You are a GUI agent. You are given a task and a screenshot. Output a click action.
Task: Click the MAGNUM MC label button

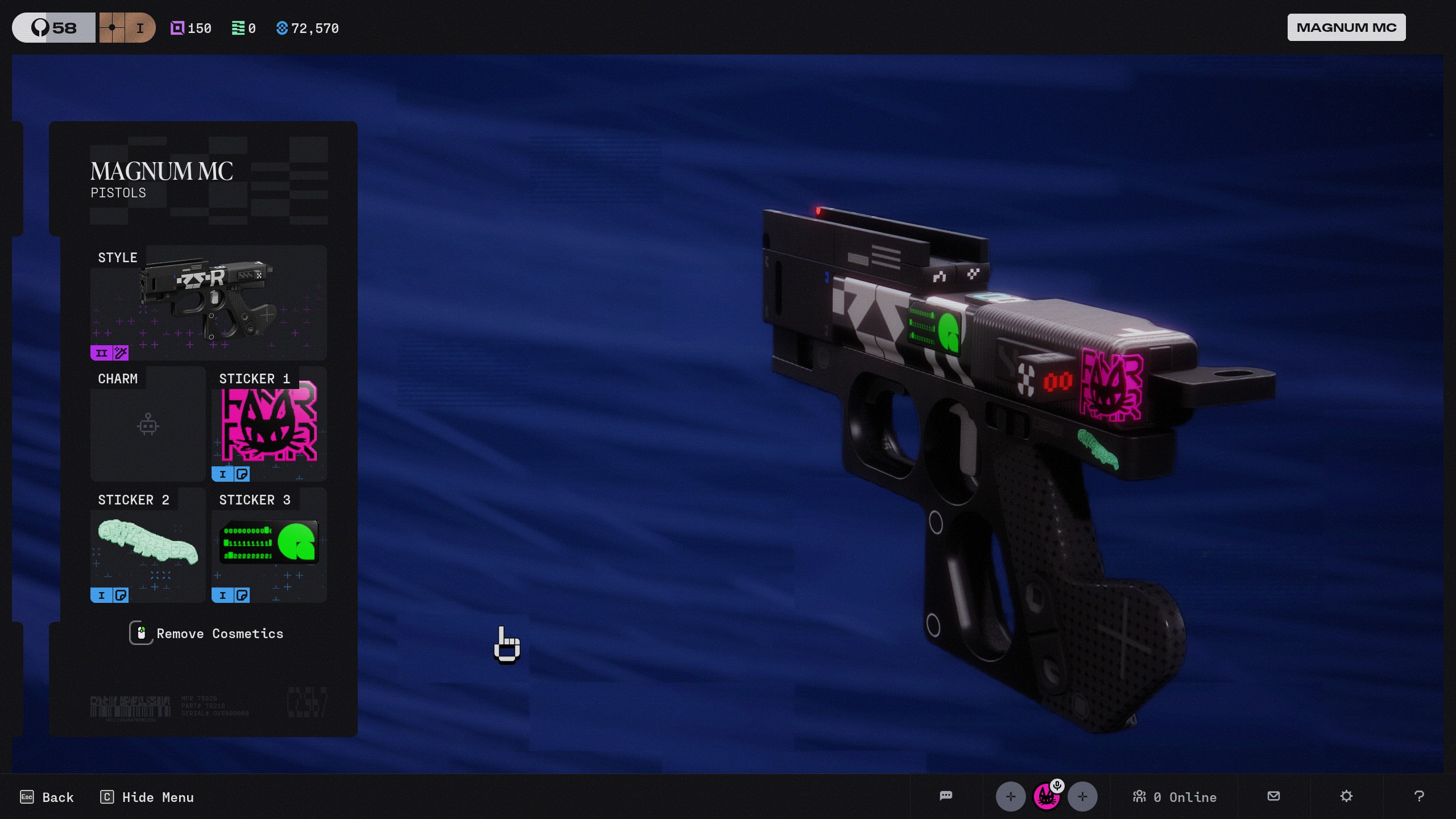click(x=1346, y=28)
